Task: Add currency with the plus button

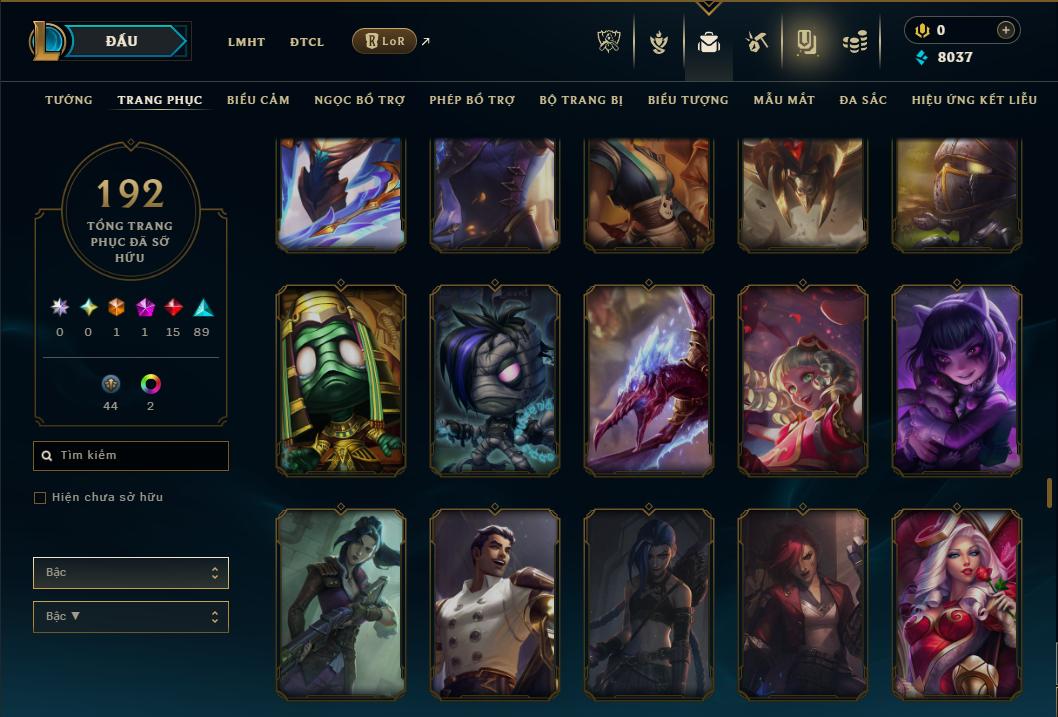Action: pos(1006,30)
